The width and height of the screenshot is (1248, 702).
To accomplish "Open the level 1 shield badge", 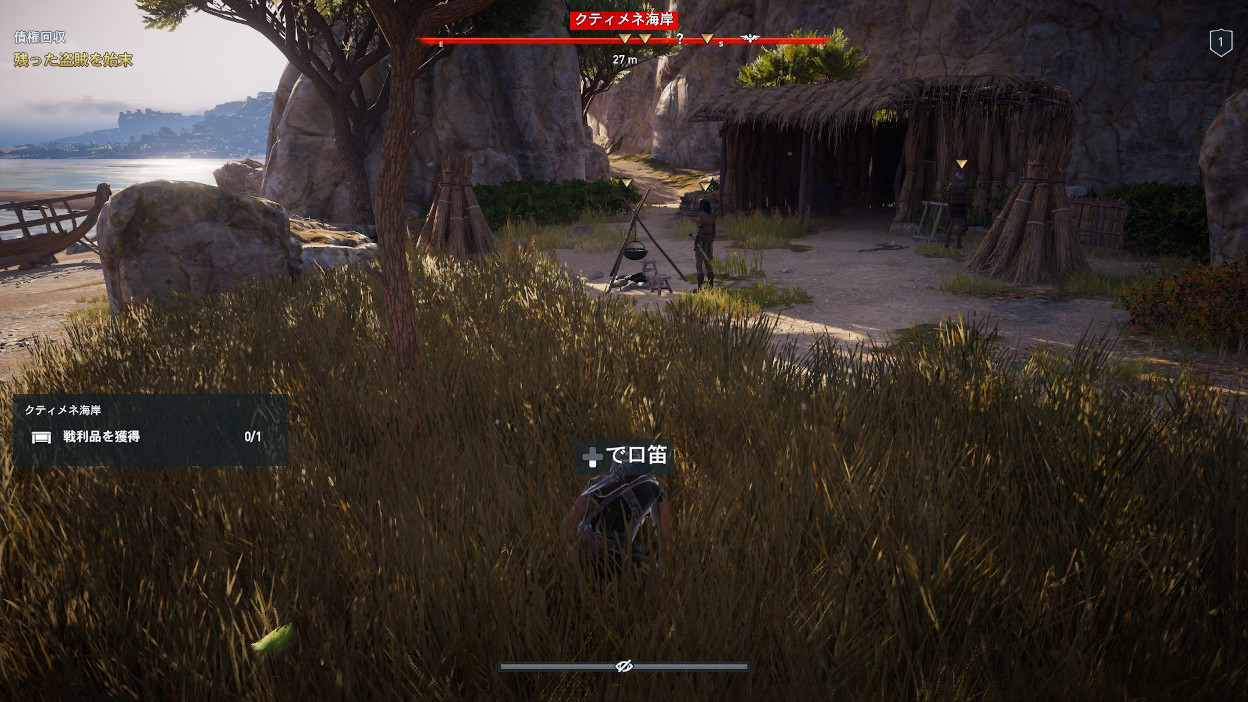I will pos(1220,42).
